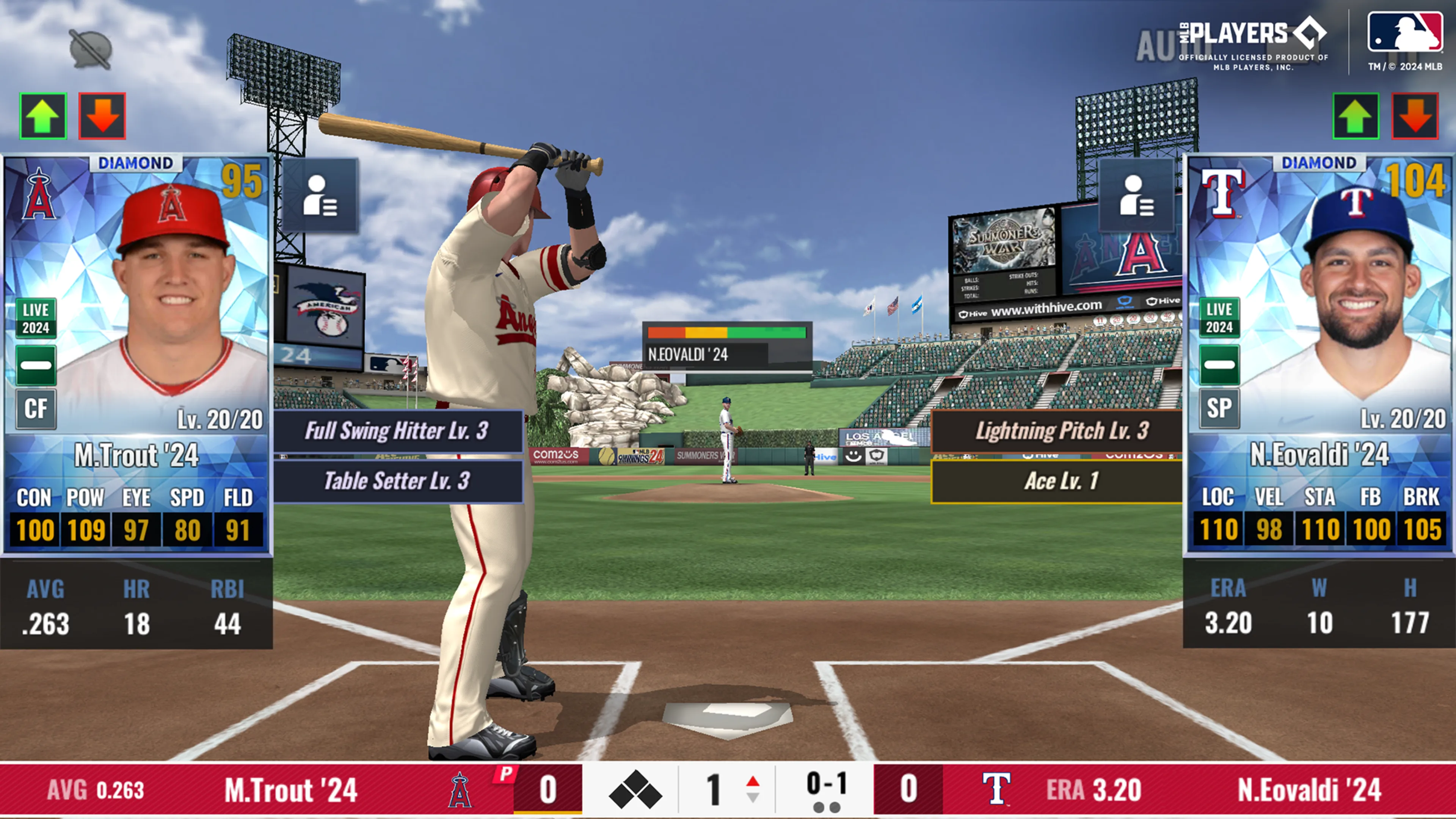Click the red down arrow above Trout's card
Image resolution: width=1456 pixels, height=819 pixels.
[x=102, y=116]
